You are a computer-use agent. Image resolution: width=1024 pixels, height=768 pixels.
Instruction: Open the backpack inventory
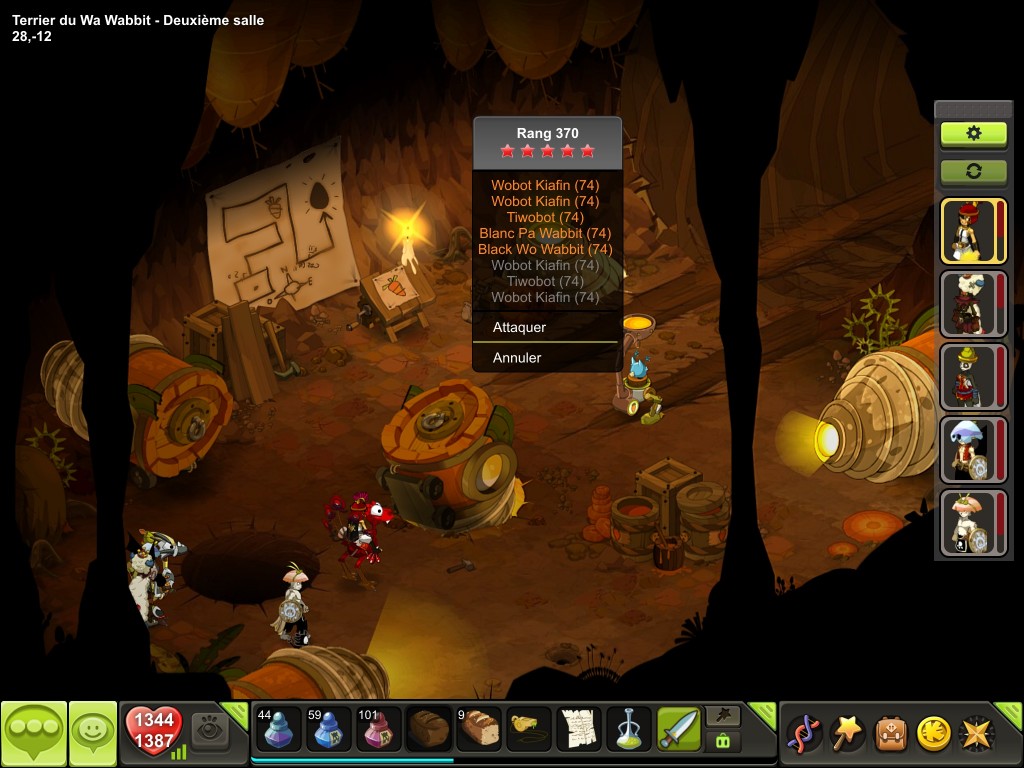click(891, 733)
